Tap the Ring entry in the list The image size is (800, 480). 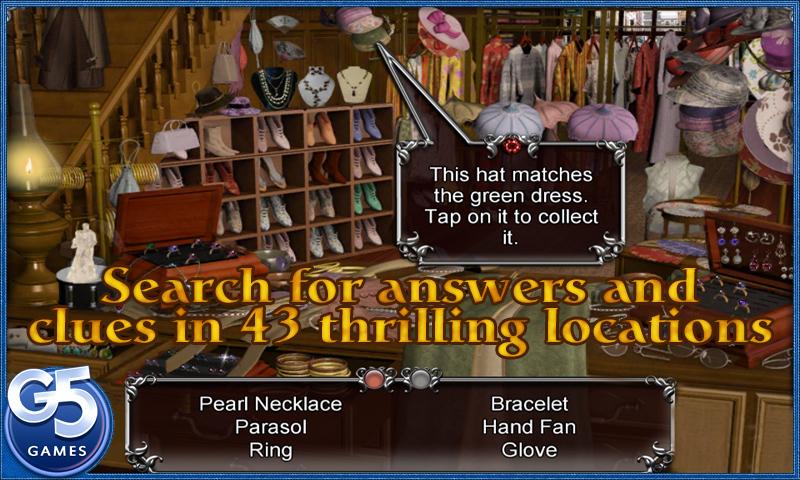[271, 450]
